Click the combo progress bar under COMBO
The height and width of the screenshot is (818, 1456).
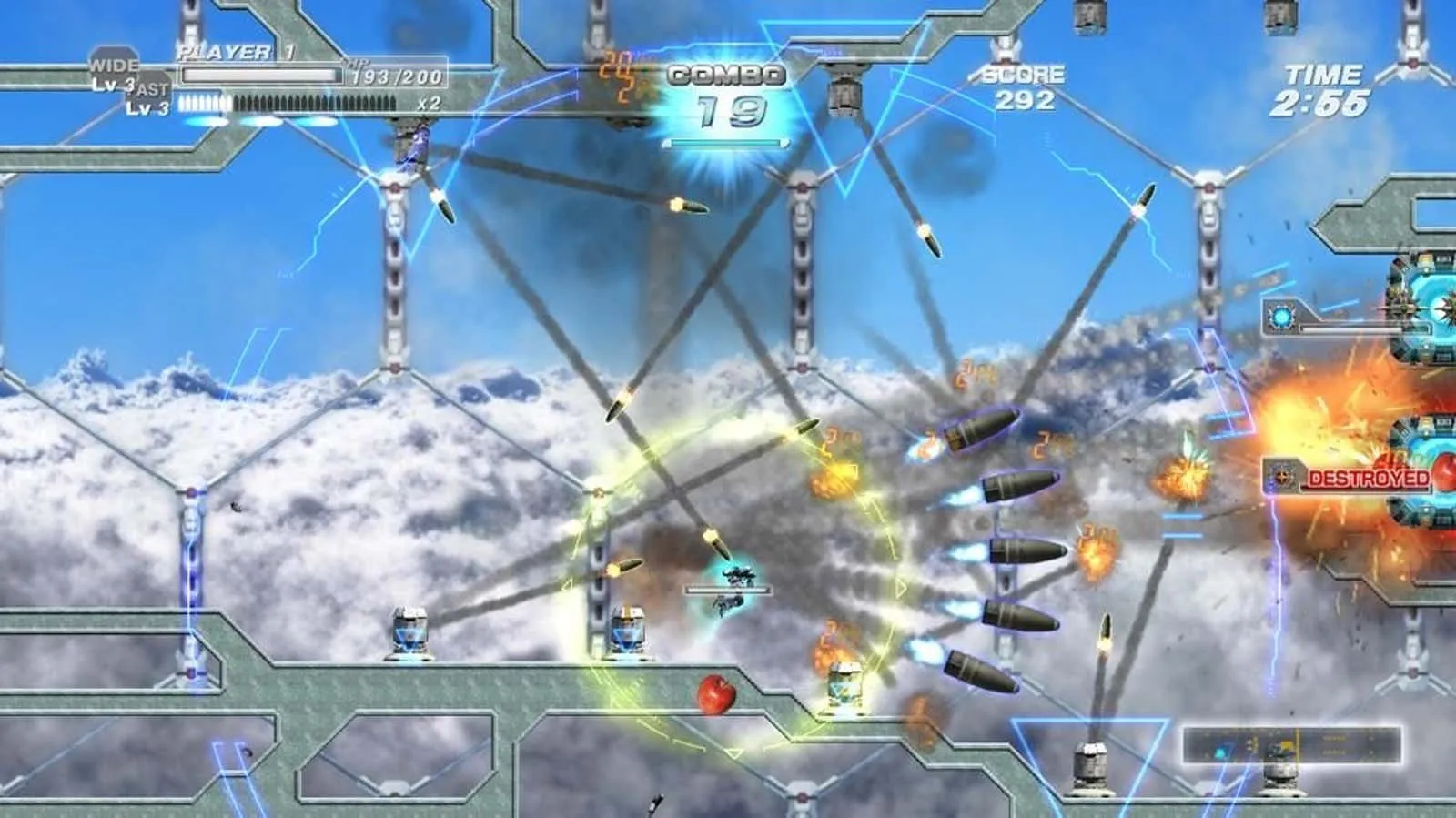(x=725, y=143)
